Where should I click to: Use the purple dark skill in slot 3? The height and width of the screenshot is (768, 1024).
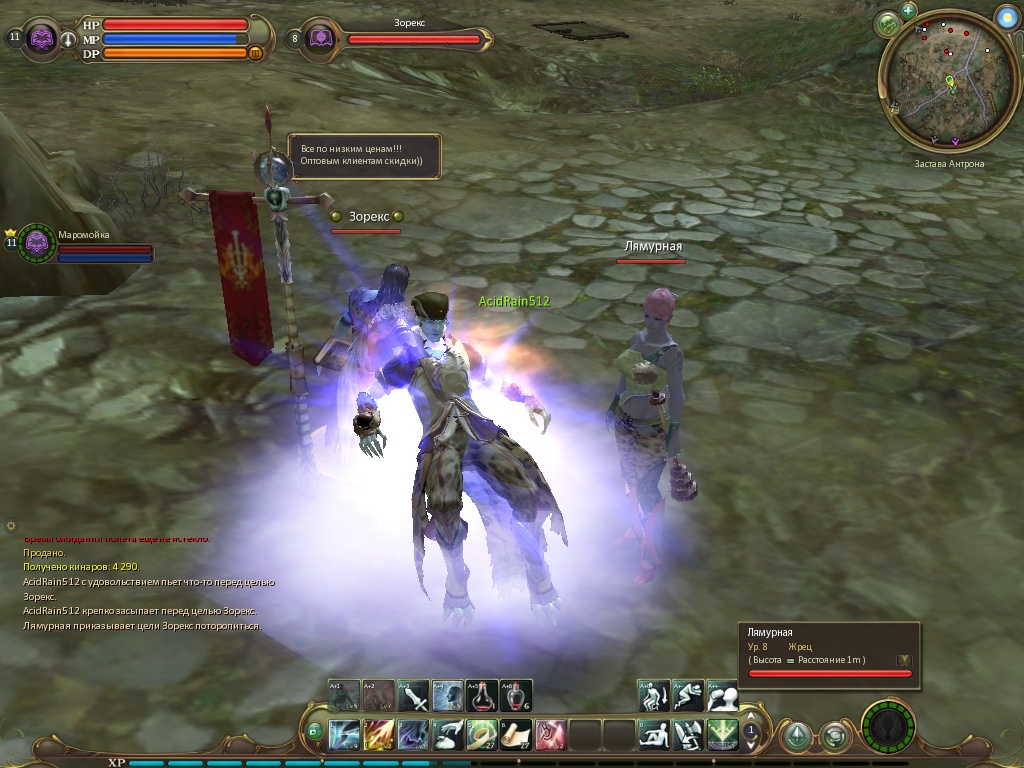click(413, 735)
